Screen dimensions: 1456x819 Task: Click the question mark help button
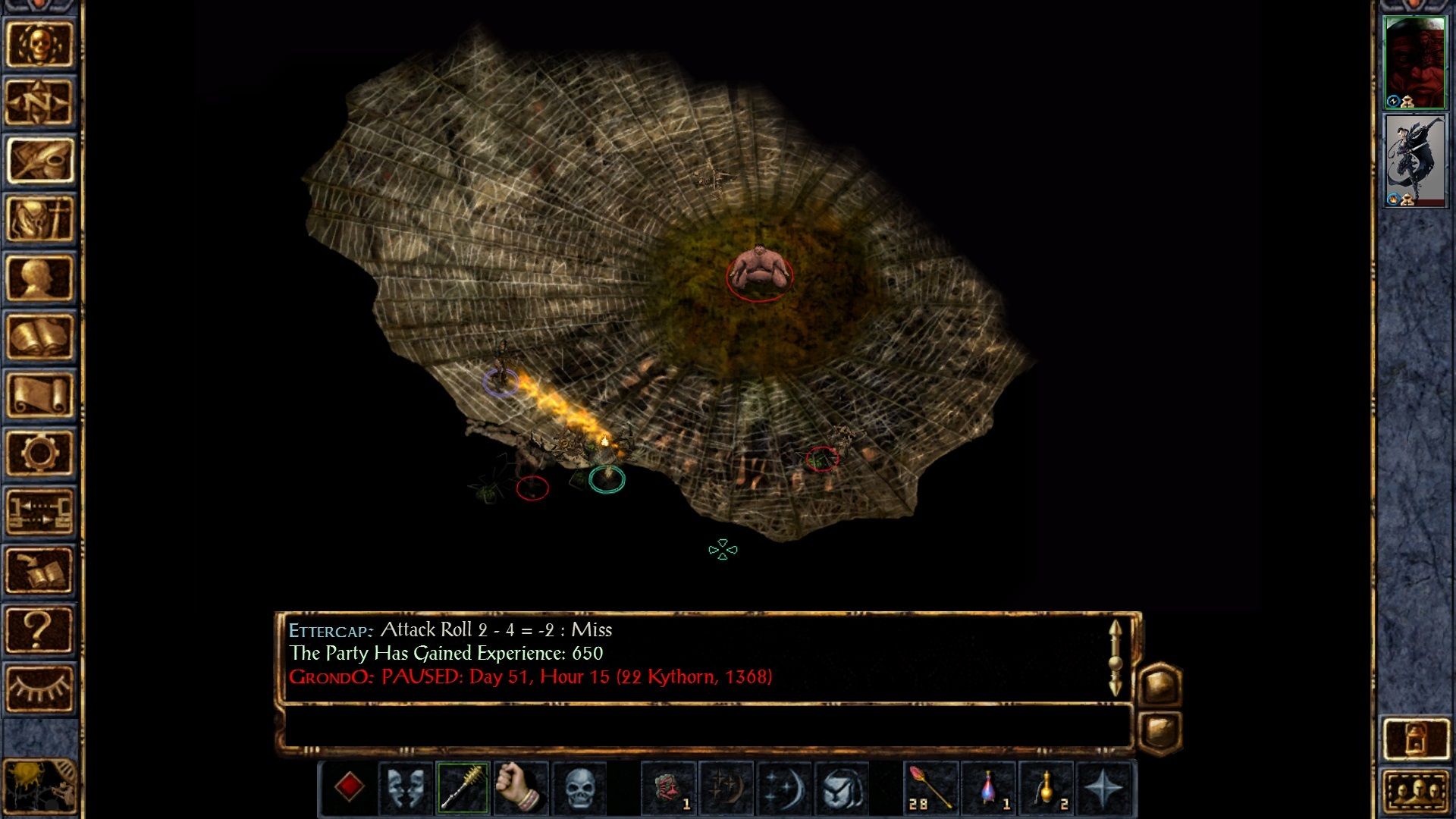(x=42, y=629)
